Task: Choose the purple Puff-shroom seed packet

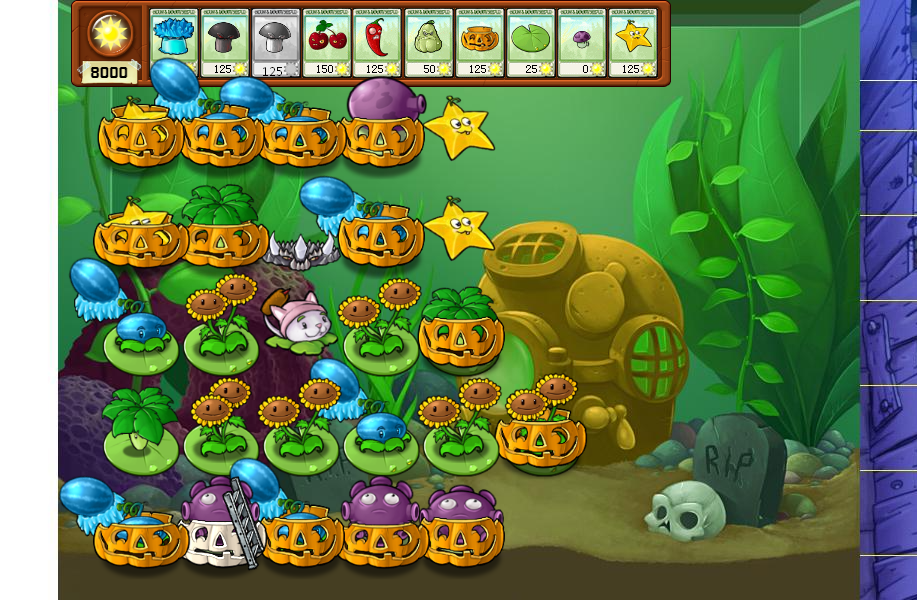Action: click(x=582, y=43)
